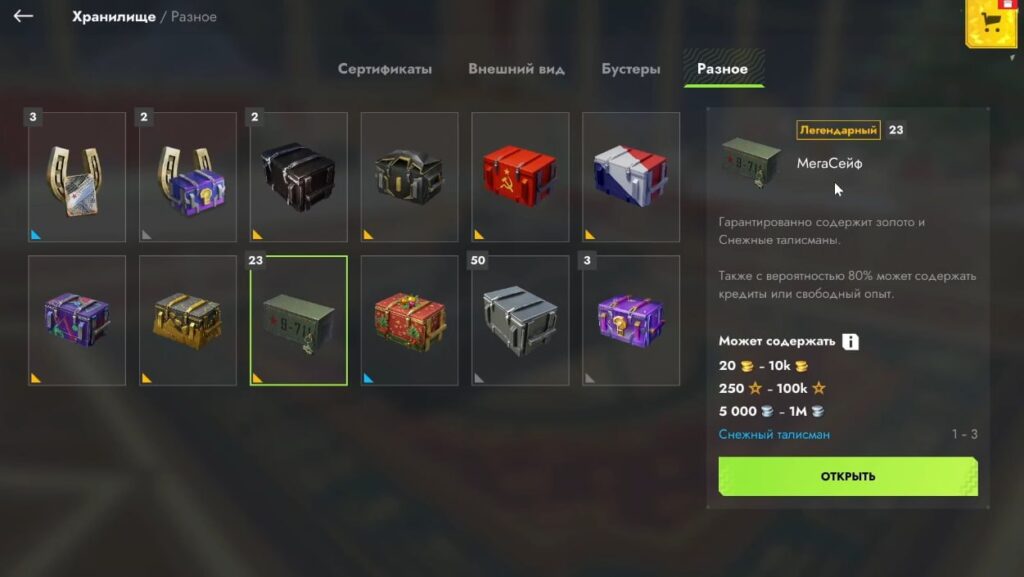Show info on possible contents
Image resolution: width=1024 pixels, height=577 pixels.
pos(850,342)
